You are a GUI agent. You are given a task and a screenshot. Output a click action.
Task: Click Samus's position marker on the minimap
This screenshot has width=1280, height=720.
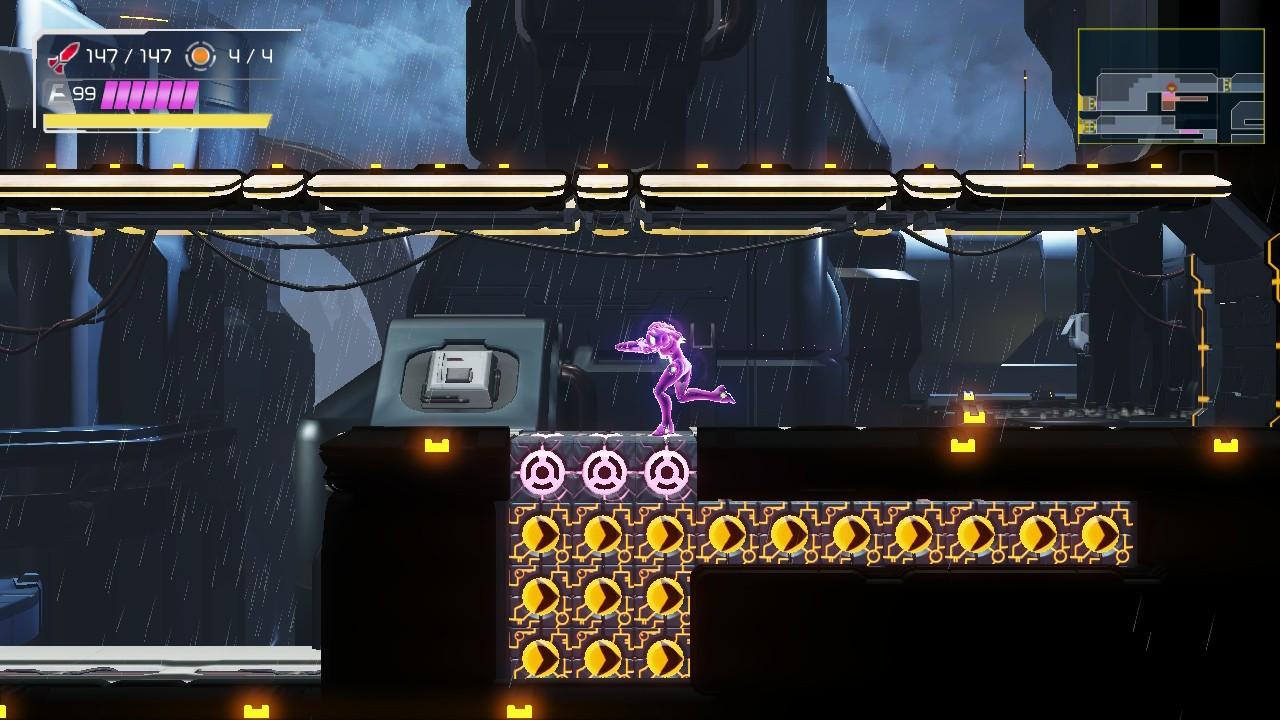click(x=1172, y=88)
